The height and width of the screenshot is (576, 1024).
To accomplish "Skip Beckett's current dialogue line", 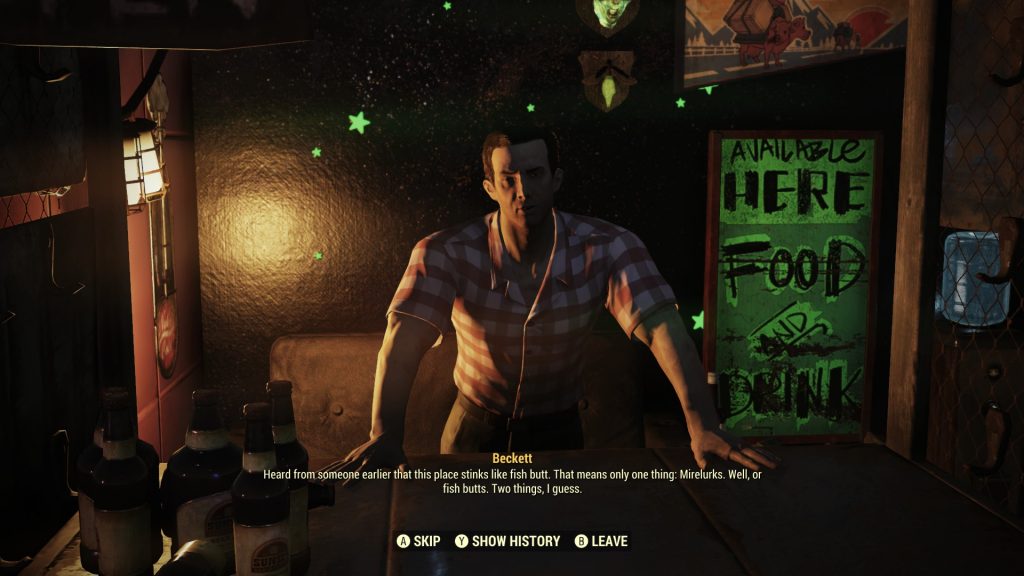I will tap(419, 541).
